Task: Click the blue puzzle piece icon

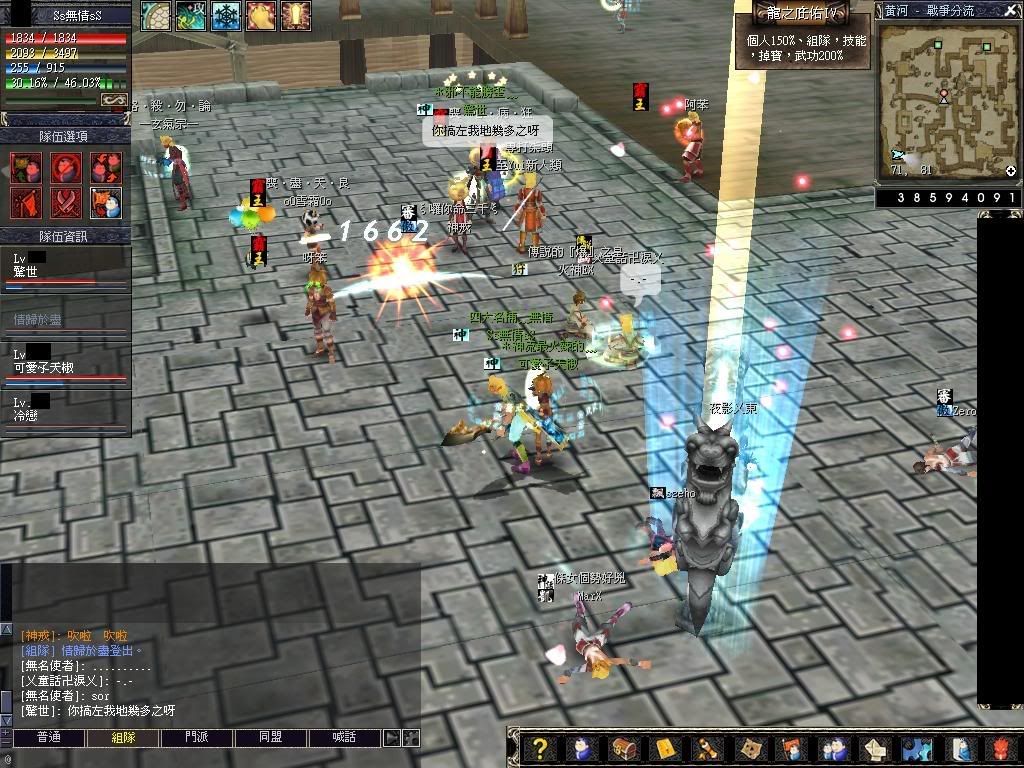Action: (914, 749)
